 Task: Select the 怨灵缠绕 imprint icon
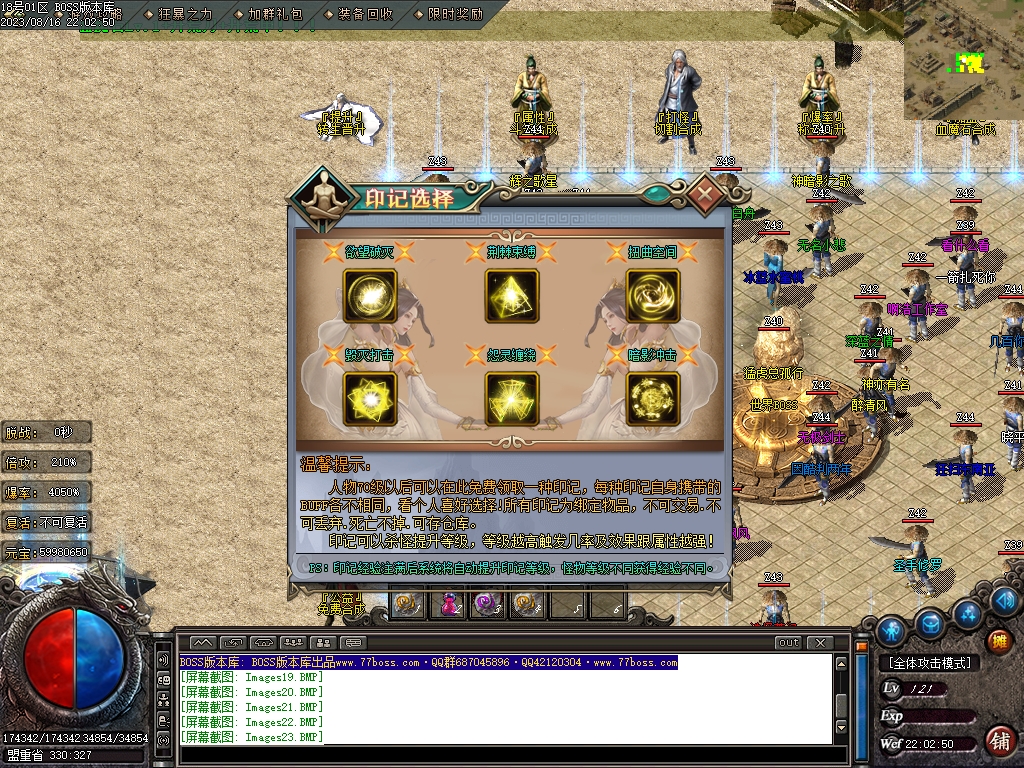(x=512, y=399)
